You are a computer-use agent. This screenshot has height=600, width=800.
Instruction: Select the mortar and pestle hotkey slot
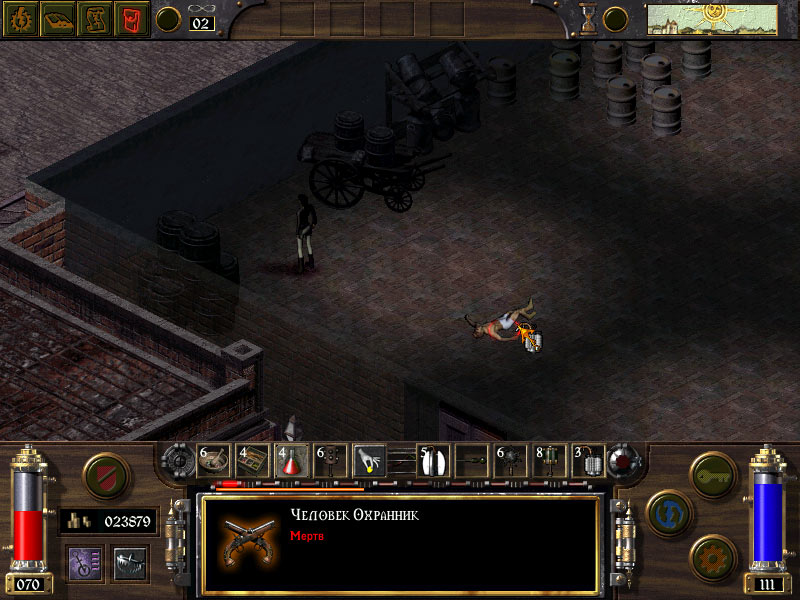pos(214,460)
